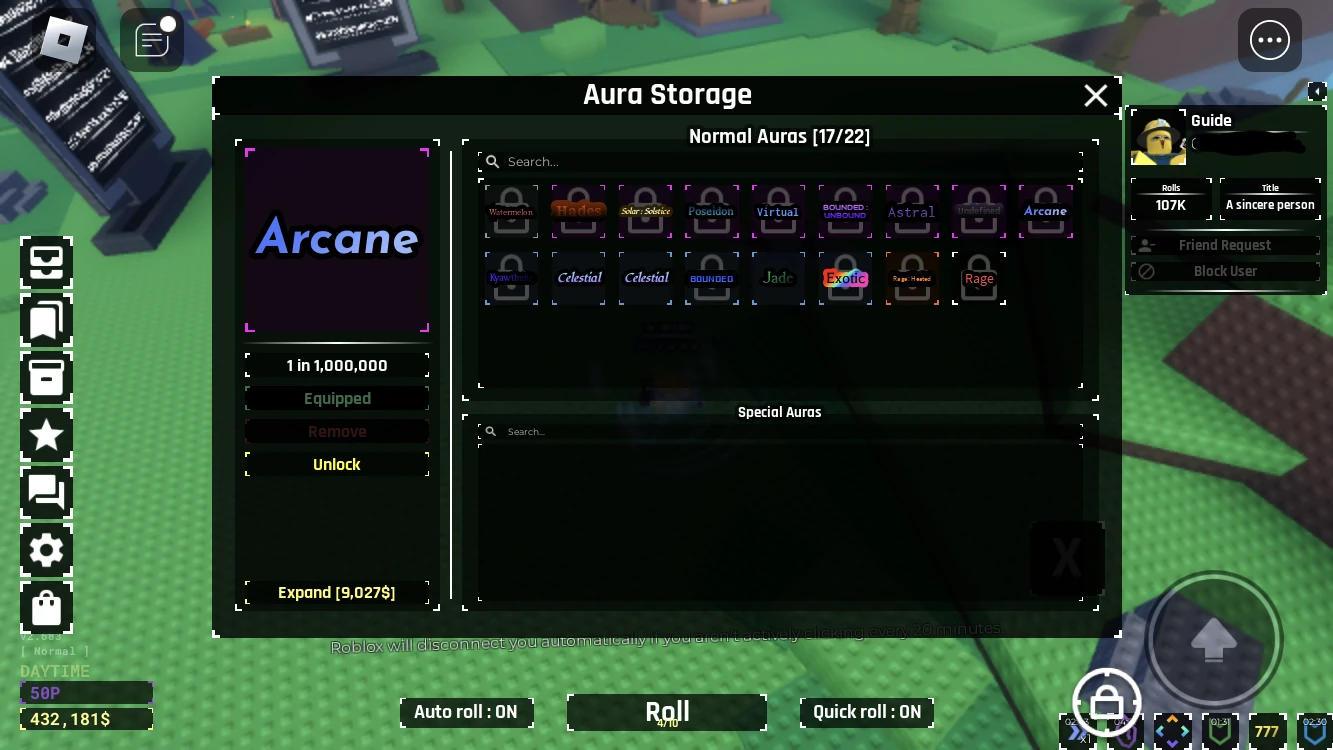1333x750 pixels.
Task: Collapse the Guide panel with the arrow chevron
Action: pyautogui.click(x=1317, y=90)
